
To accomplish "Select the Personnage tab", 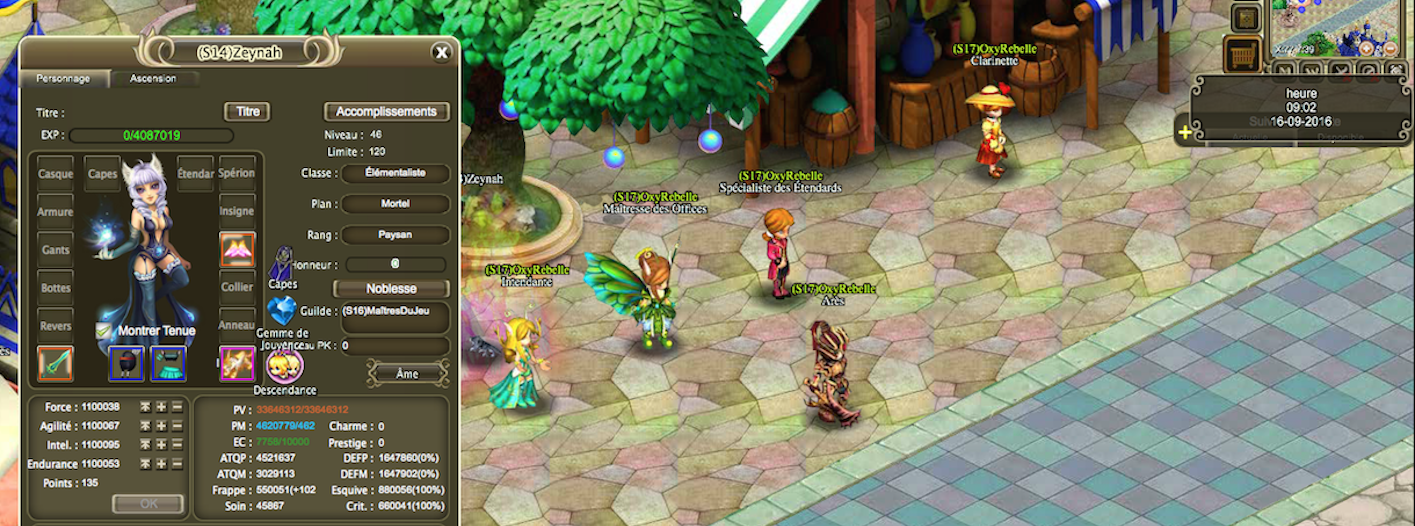I will (63, 78).
